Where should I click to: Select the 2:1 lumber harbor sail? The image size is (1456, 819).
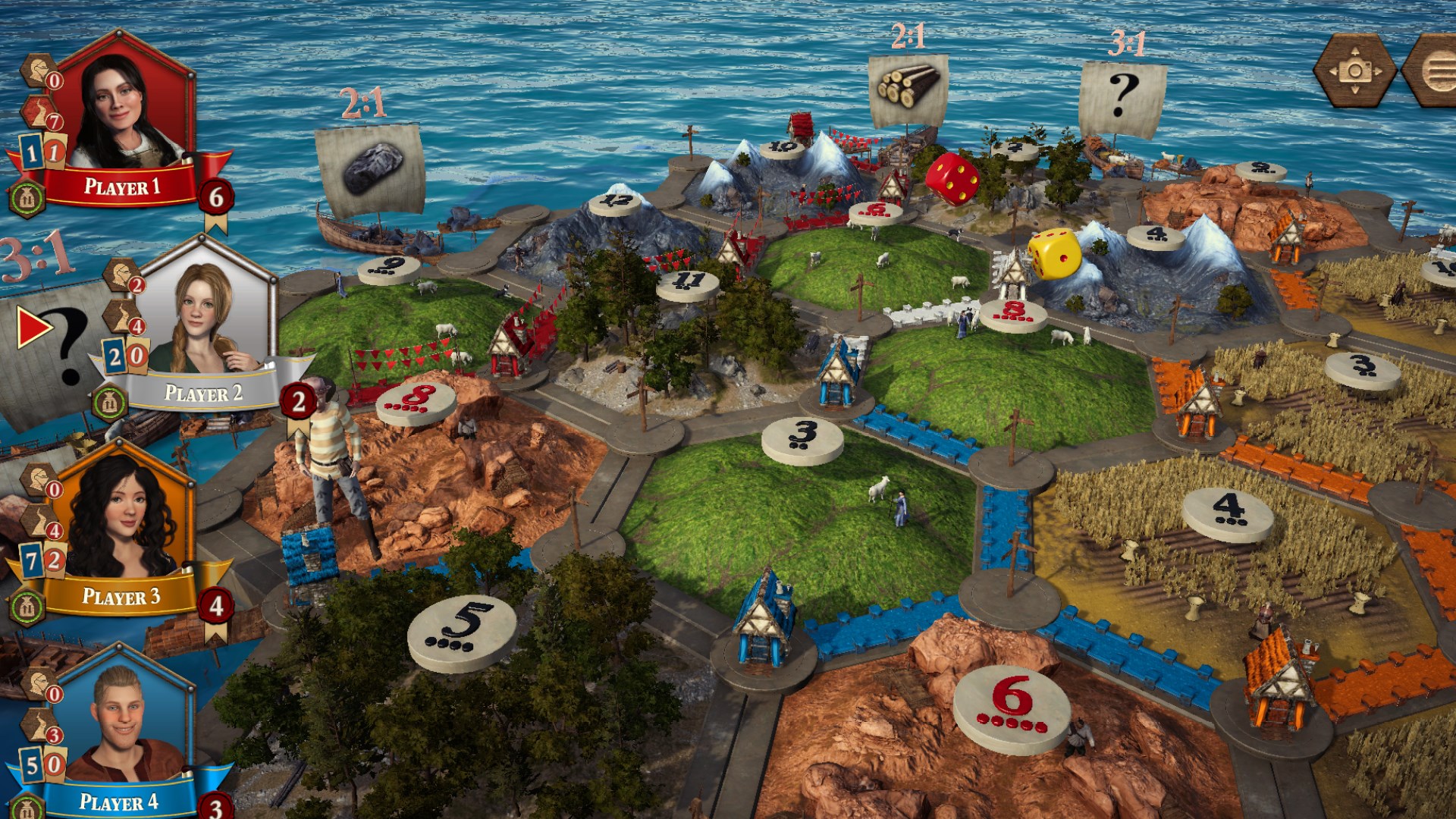(x=908, y=89)
